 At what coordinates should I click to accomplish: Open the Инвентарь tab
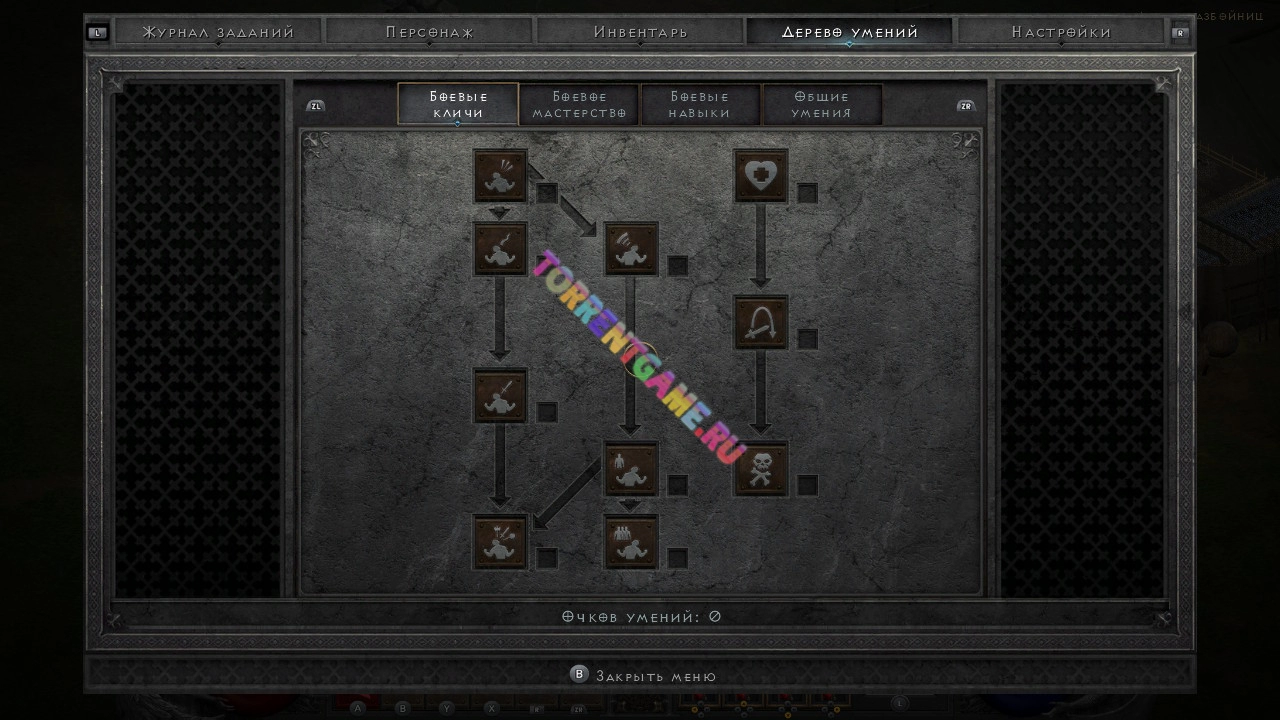(x=640, y=32)
